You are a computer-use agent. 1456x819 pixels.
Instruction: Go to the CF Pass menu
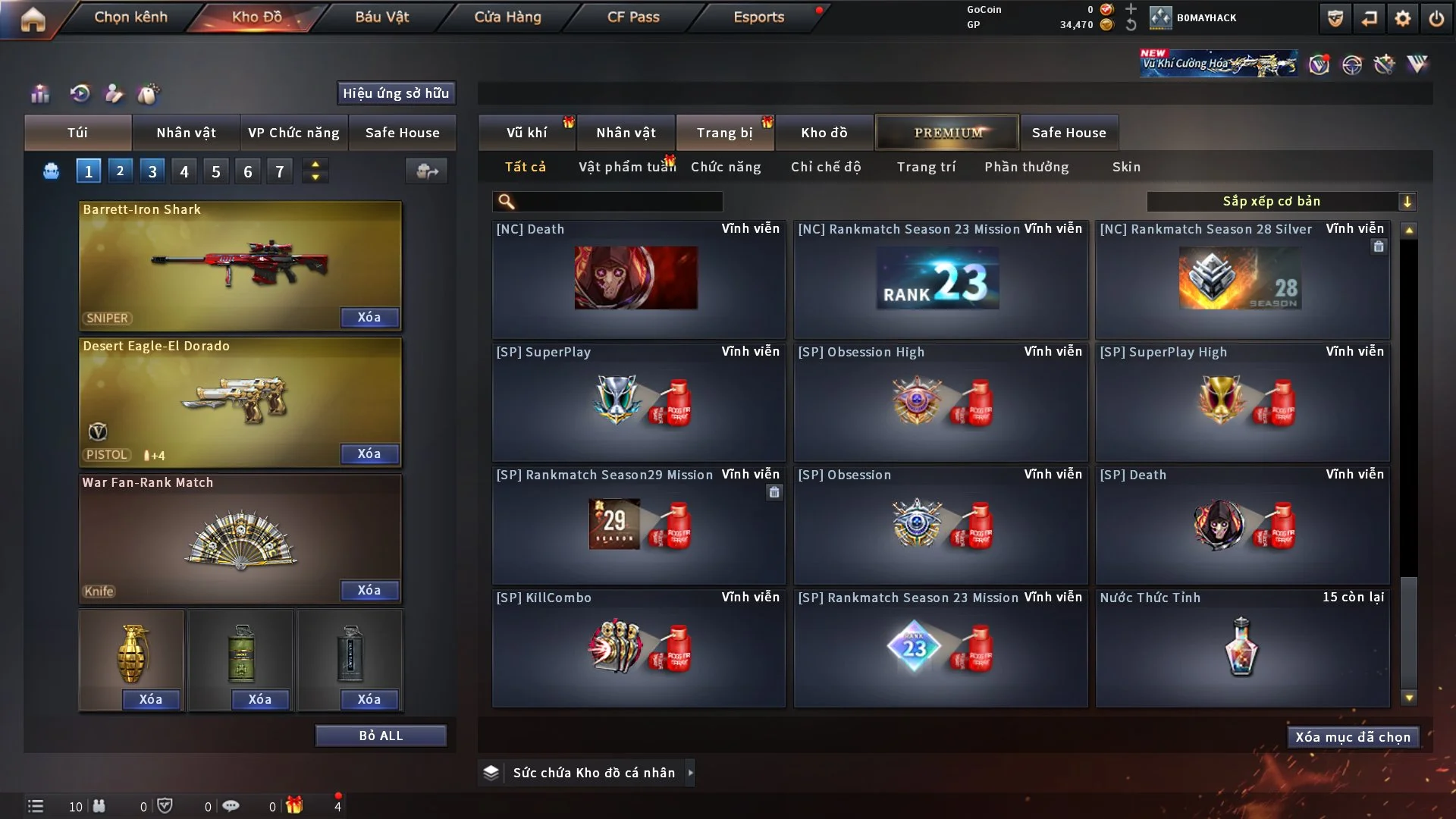[x=633, y=17]
